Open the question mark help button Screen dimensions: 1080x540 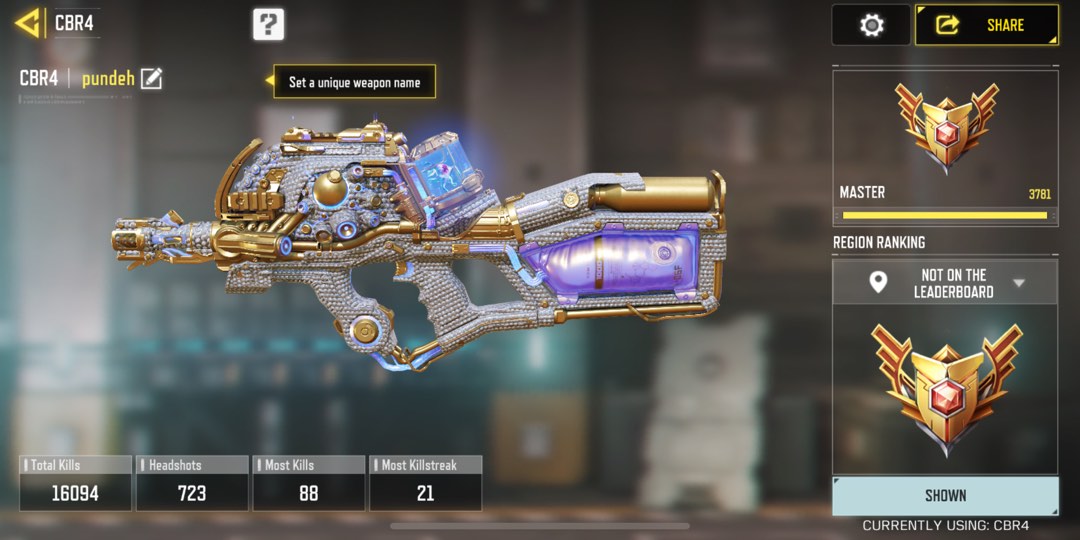point(268,24)
